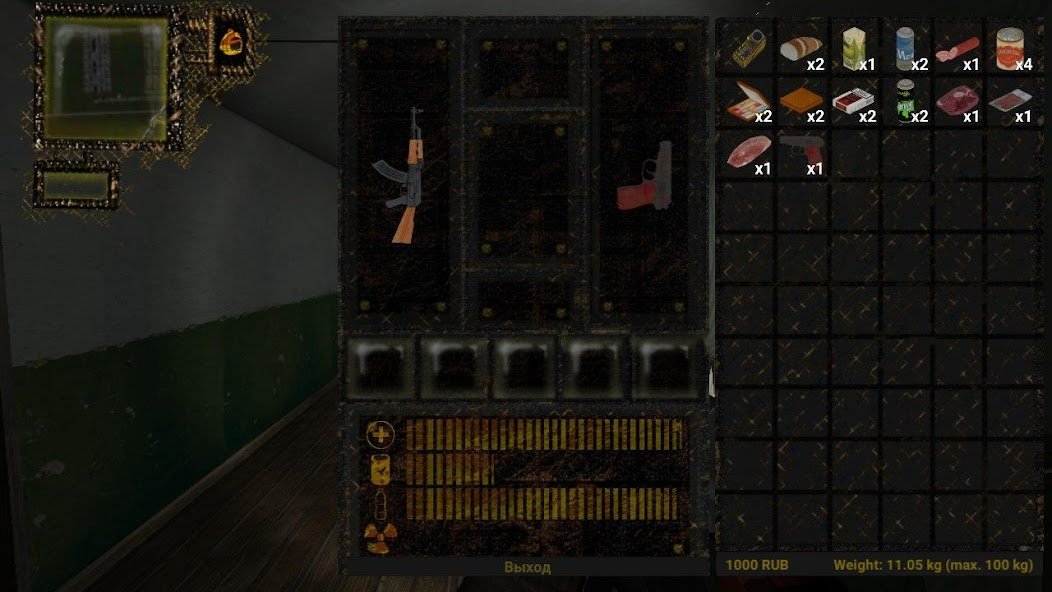This screenshot has width=1052, height=592.
Task: Choose the packaged meat tray
Action: pyautogui.click(x=1010, y=101)
